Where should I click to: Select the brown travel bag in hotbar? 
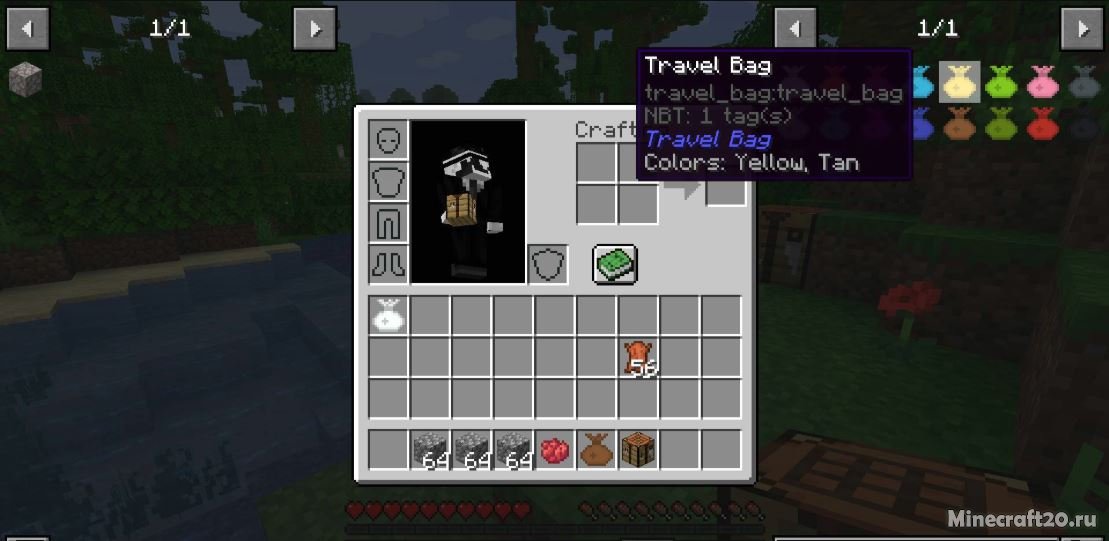coord(595,450)
